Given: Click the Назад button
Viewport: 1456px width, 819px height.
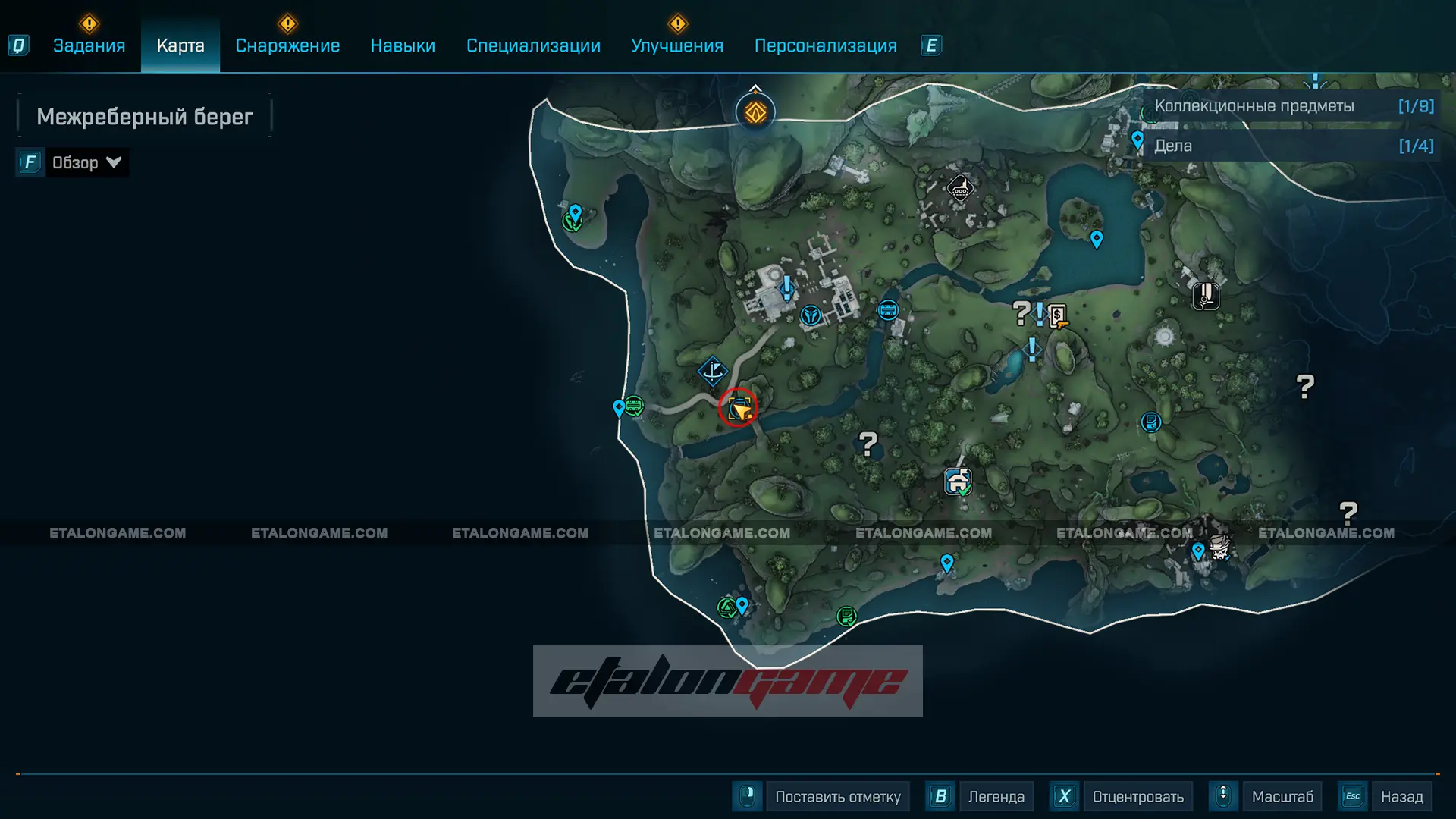Looking at the screenshot, I should [1401, 796].
